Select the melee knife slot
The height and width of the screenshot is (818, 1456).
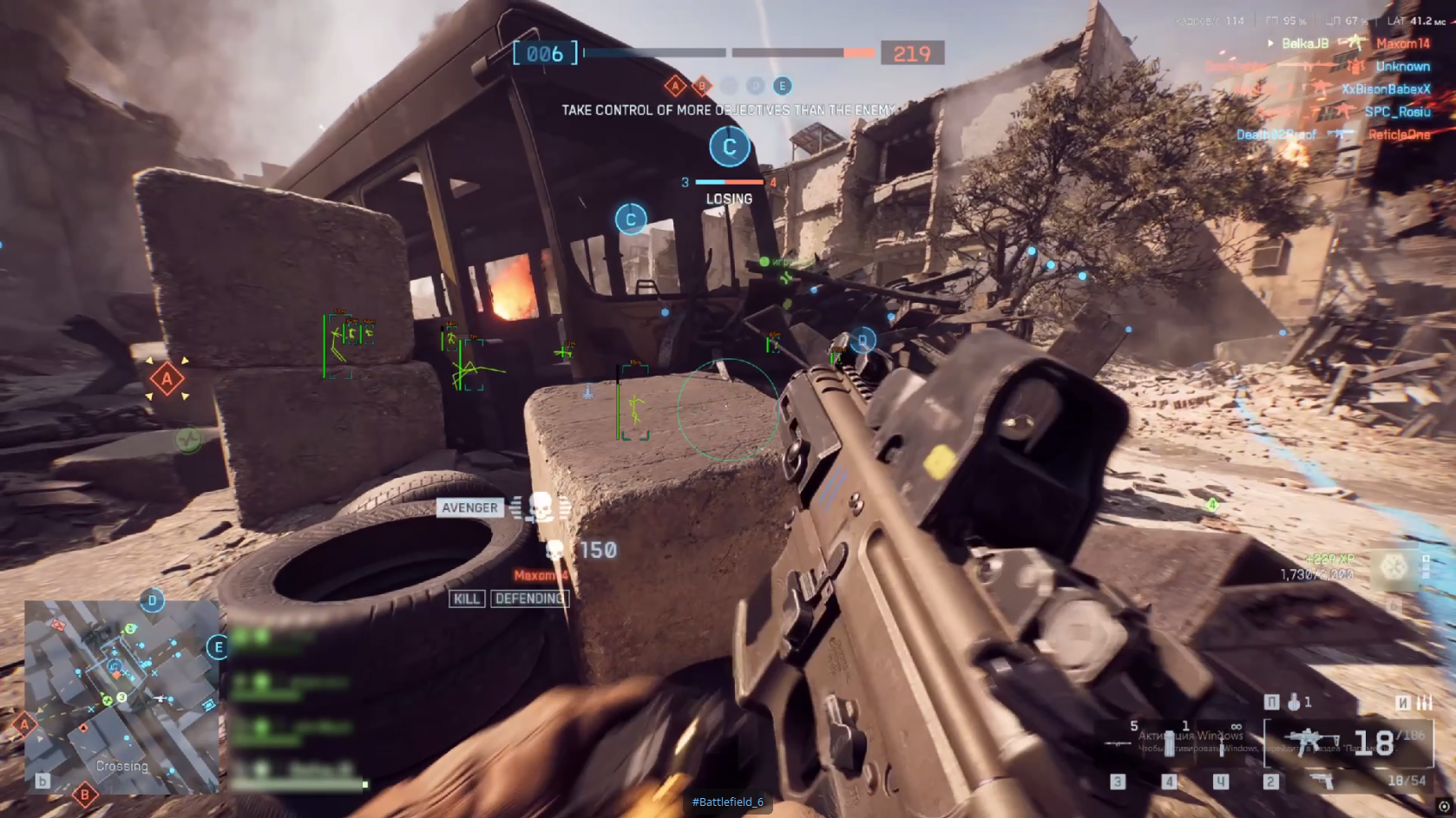pyautogui.click(x=1221, y=743)
